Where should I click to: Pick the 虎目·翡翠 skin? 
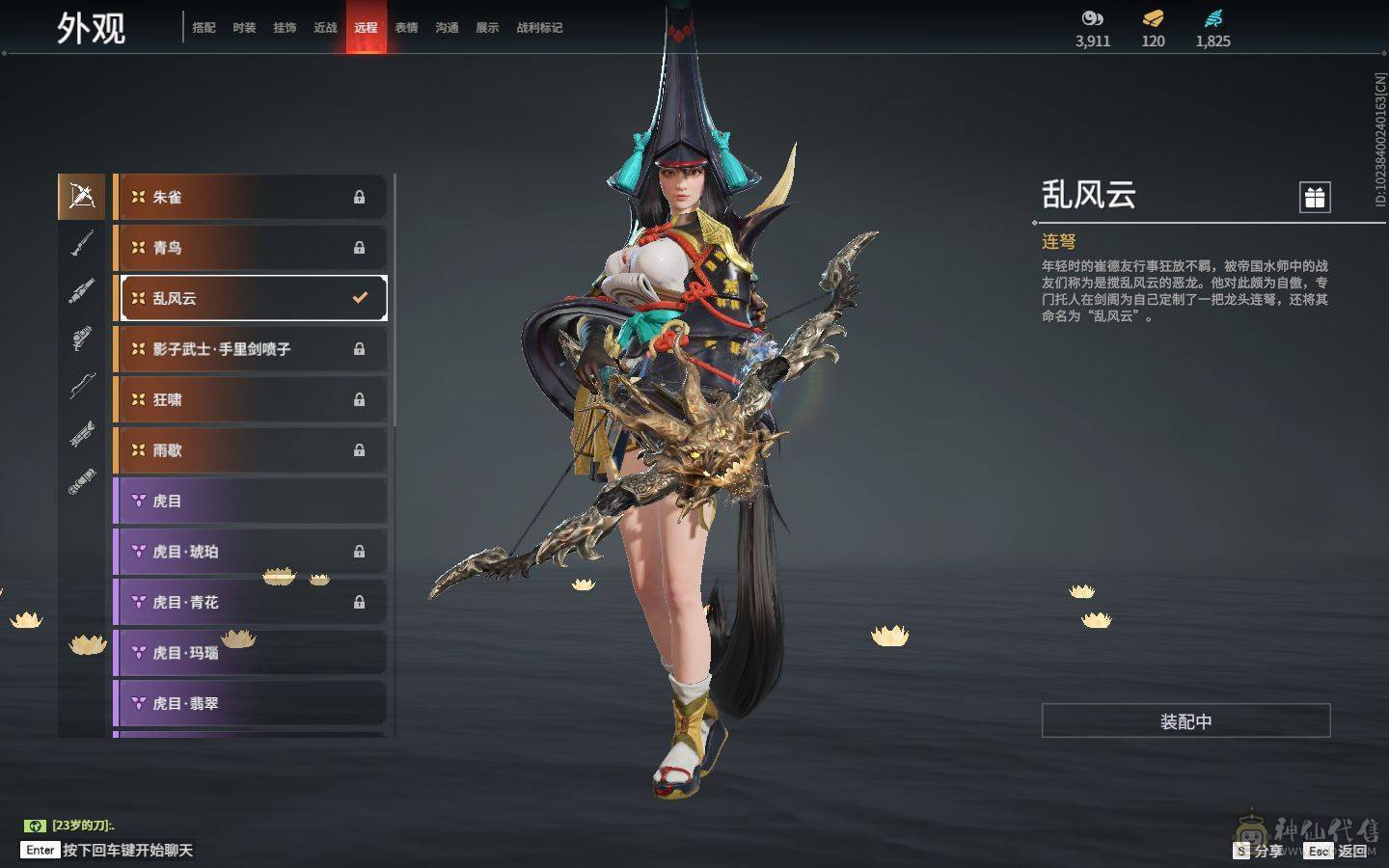tap(251, 704)
